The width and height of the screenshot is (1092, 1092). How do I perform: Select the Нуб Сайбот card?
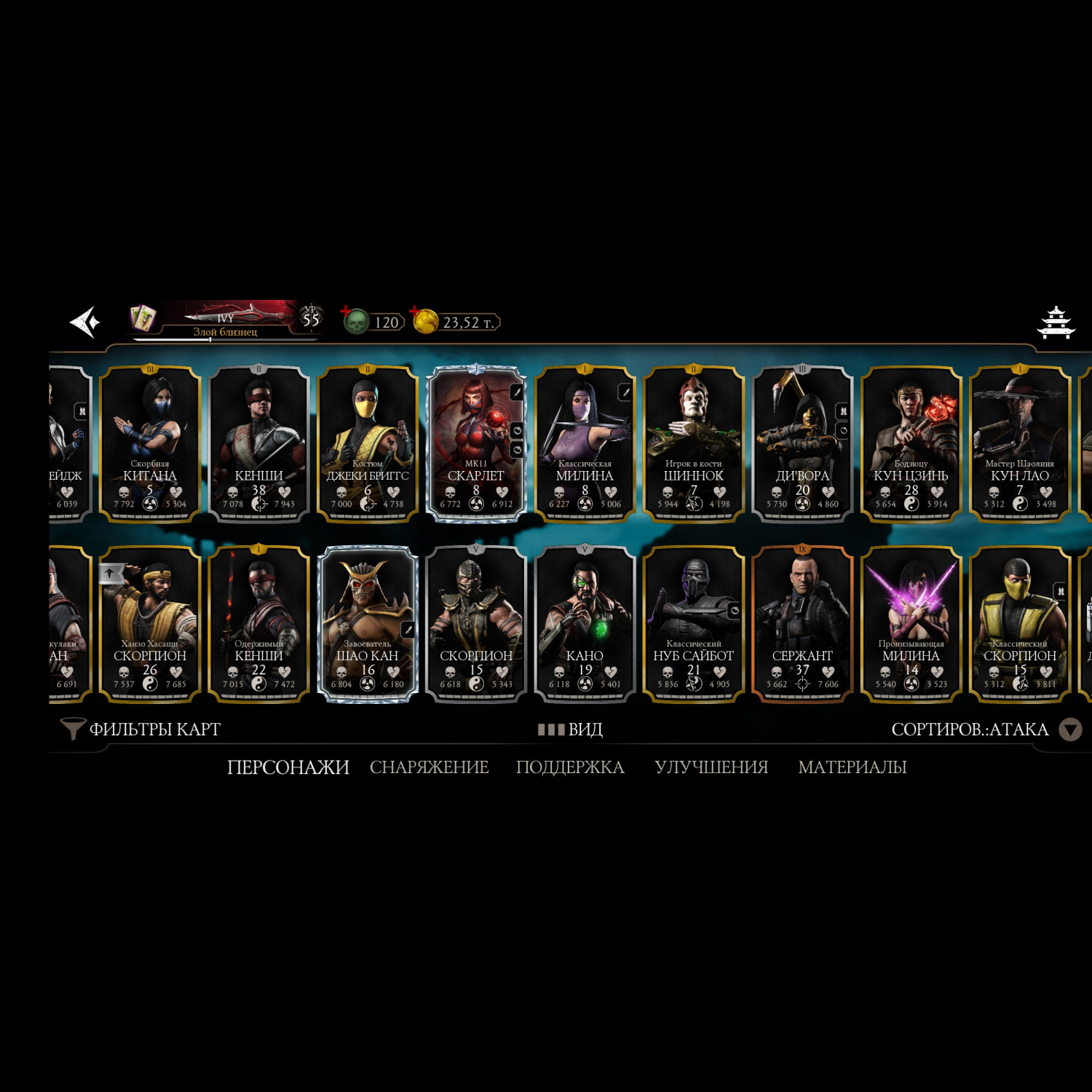tap(693, 624)
